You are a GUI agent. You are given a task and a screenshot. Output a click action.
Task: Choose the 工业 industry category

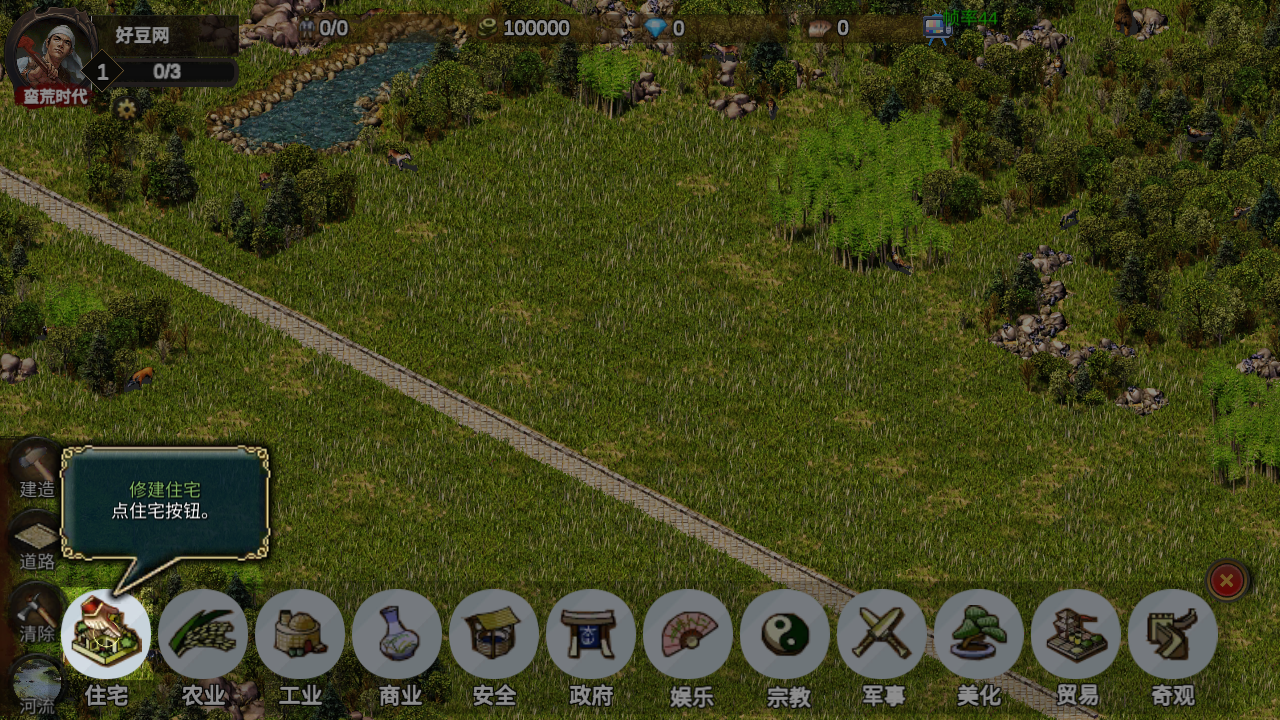(300, 634)
